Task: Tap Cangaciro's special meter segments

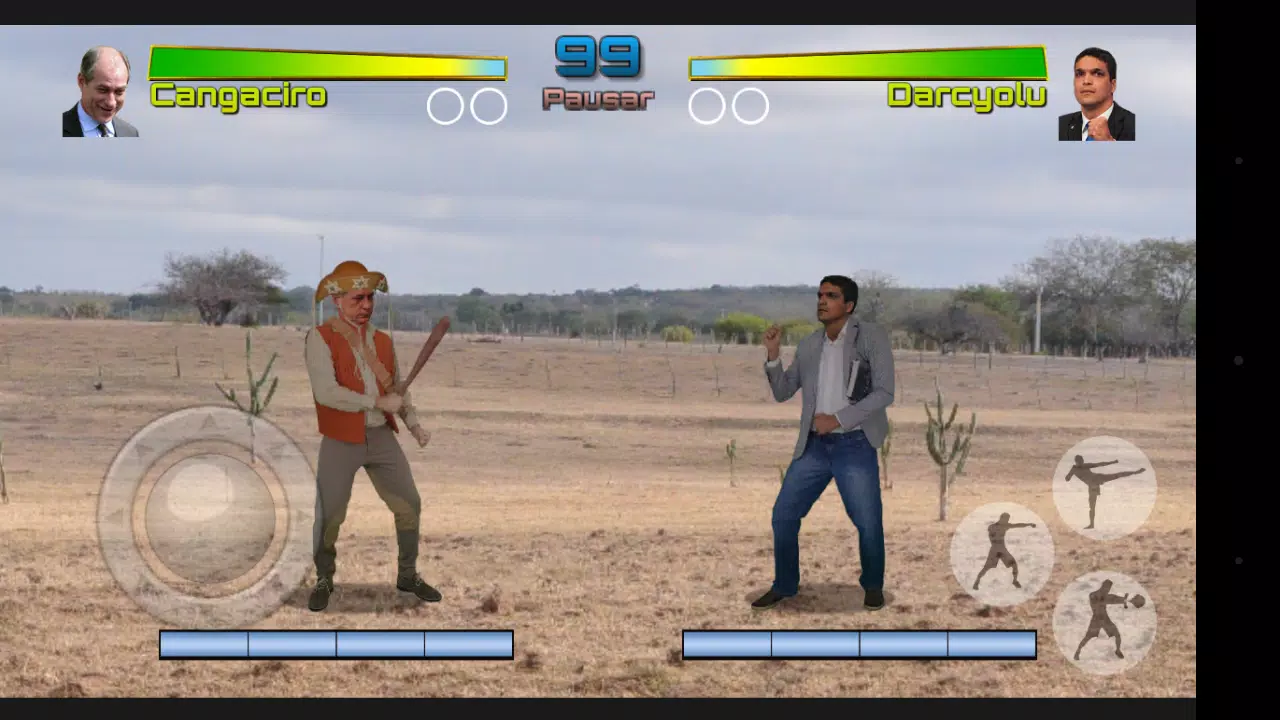Action: [x=336, y=644]
